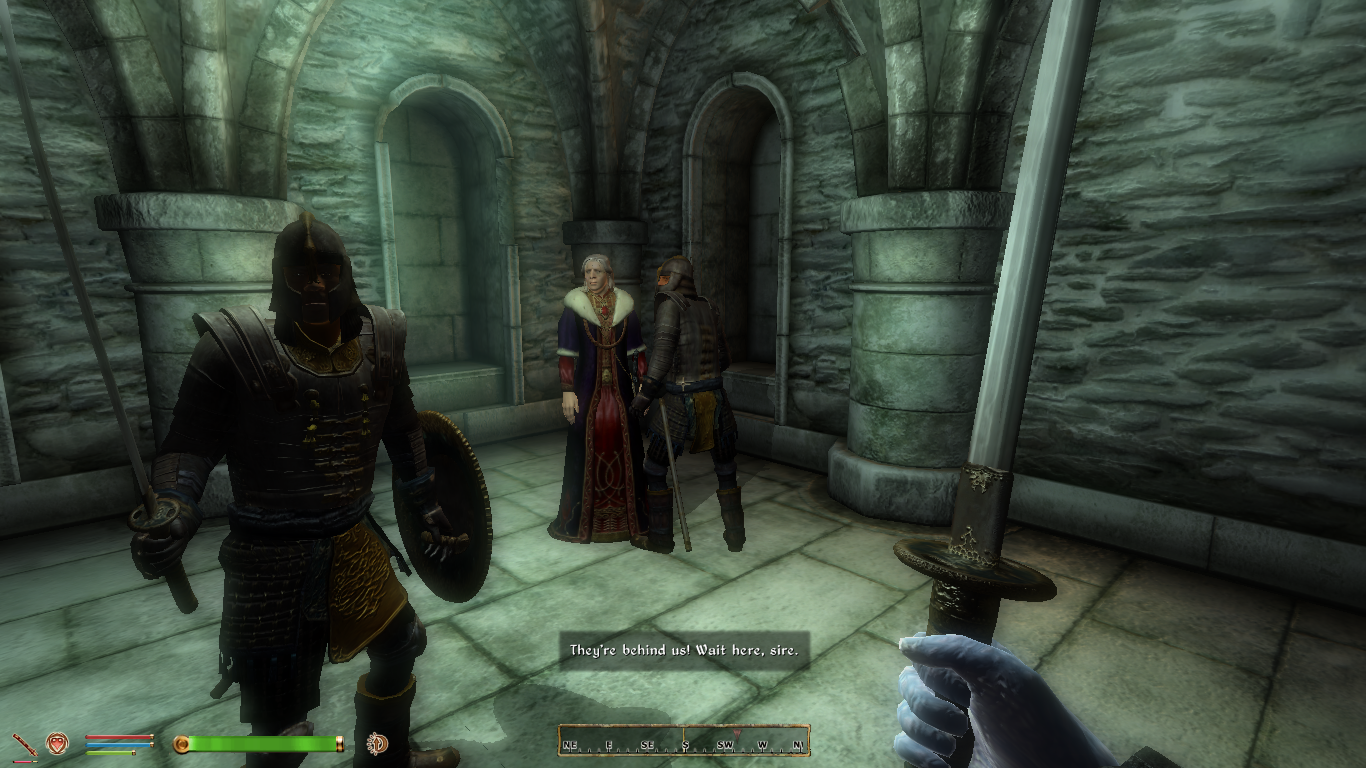Click the equipped sword weapon icon
Image resolution: width=1366 pixels, height=768 pixels.
(25, 744)
